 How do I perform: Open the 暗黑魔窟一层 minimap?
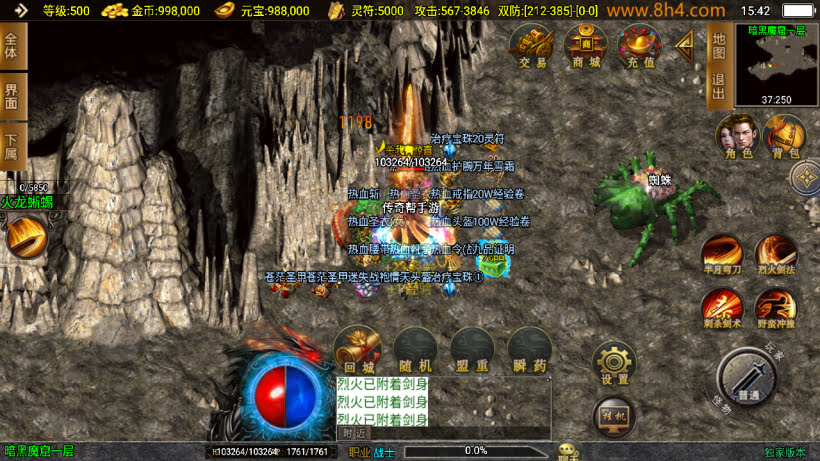pyautogui.click(x=776, y=64)
